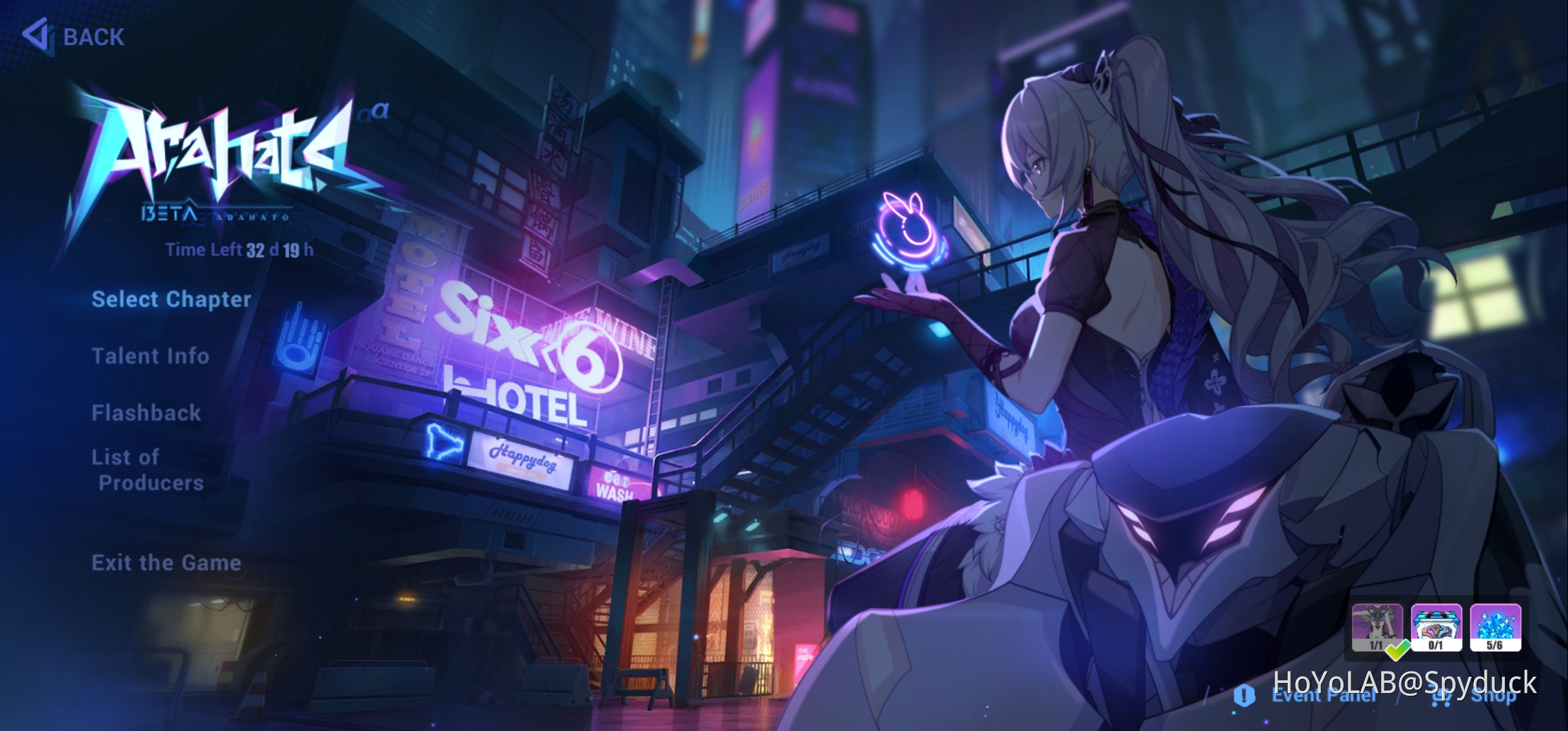Open the Talent Info menu entry

point(150,357)
